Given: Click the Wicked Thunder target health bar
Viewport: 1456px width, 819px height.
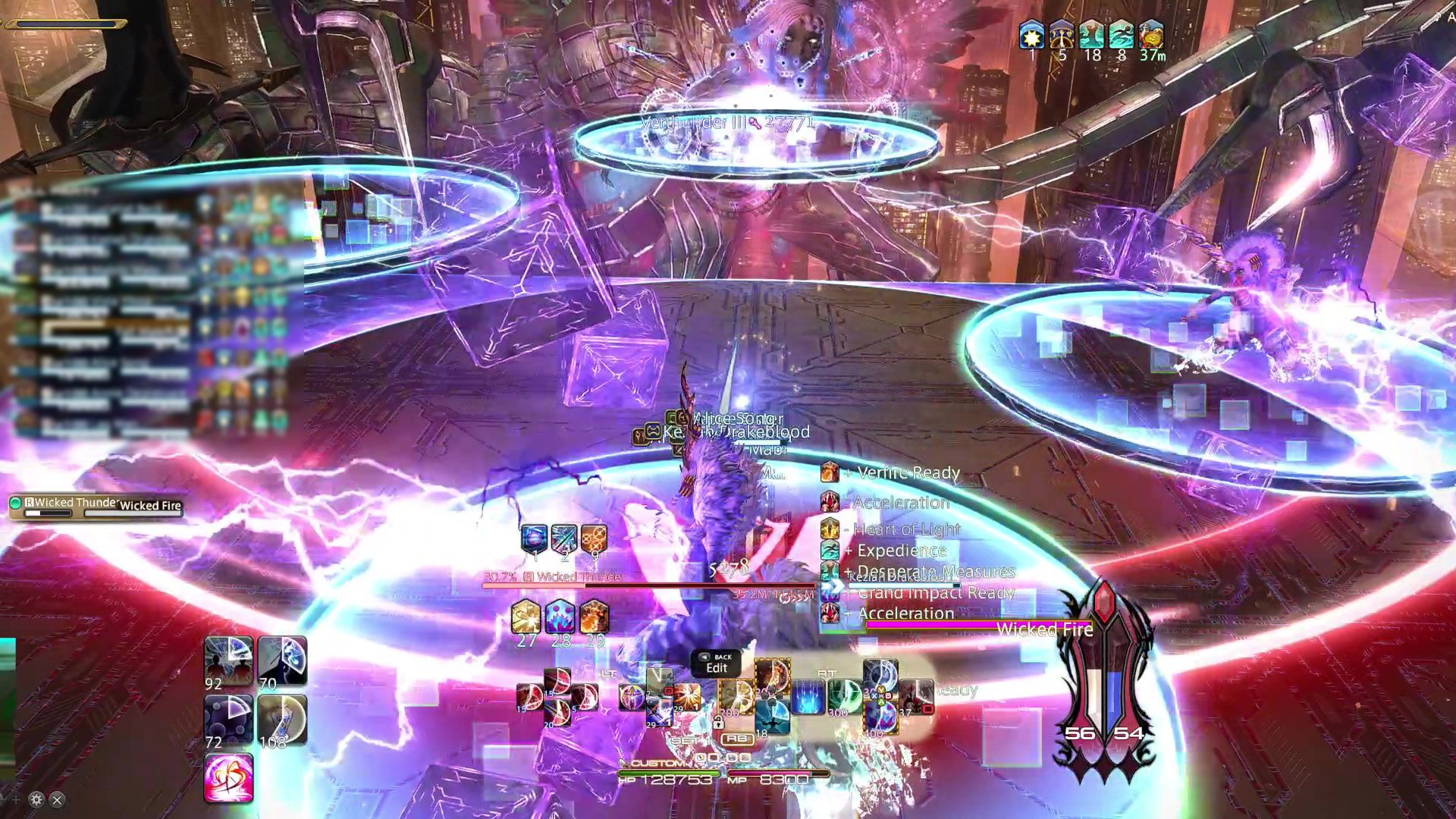Looking at the screenshot, I should pos(648,585).
